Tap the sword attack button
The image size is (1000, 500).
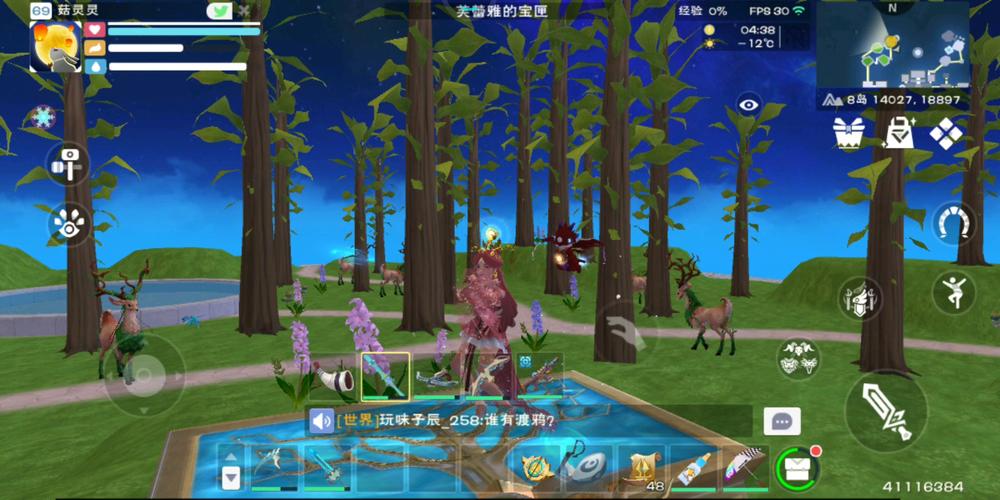[x=886, y=410]
